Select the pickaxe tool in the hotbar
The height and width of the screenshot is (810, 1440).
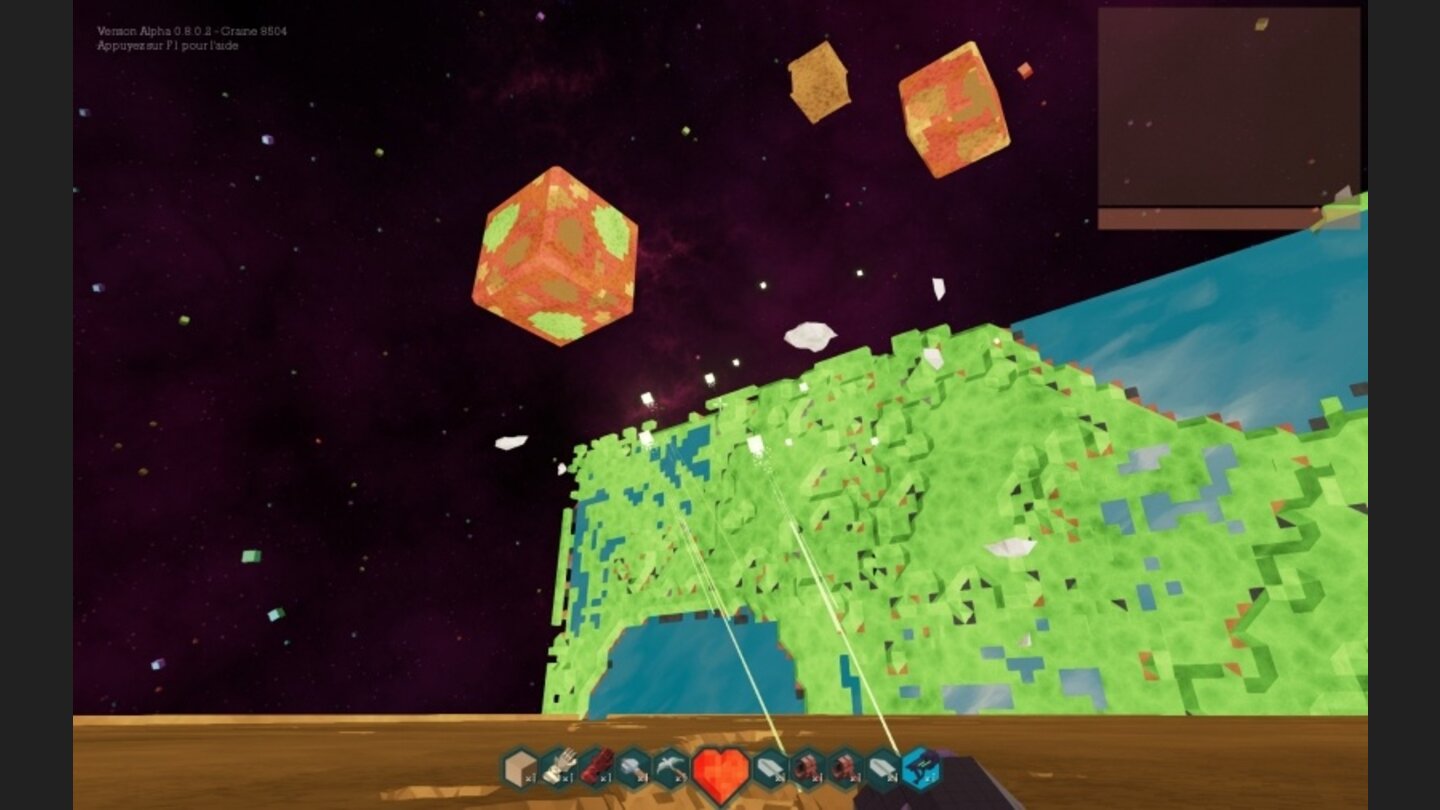(x=672, y=768)
